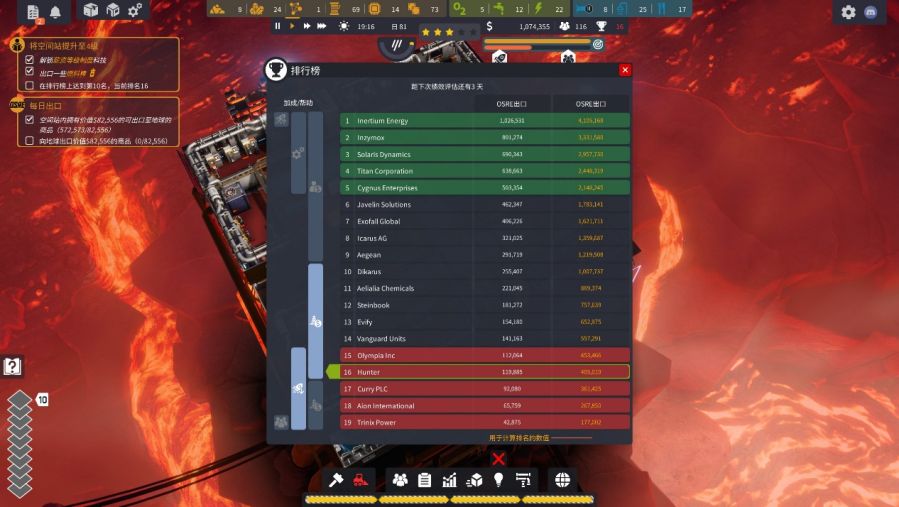Viewport: 899px width, 507px height.
Task: Open the clipboard tasks panel
Action: click(x=425, y=480)
